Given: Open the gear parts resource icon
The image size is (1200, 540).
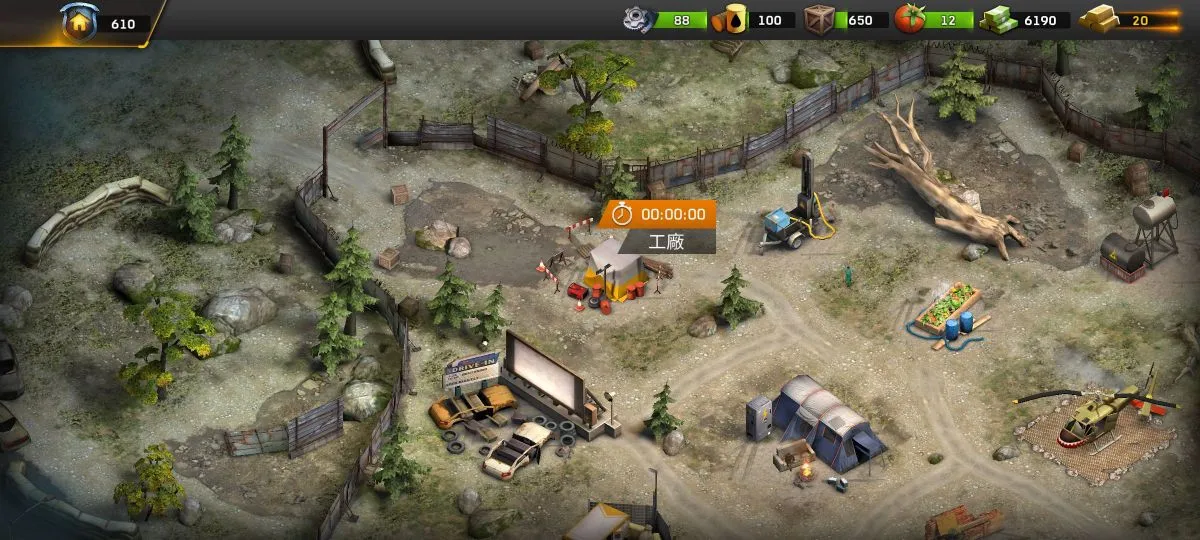Looking at the screenshot, I should click(x=637, y=19).
